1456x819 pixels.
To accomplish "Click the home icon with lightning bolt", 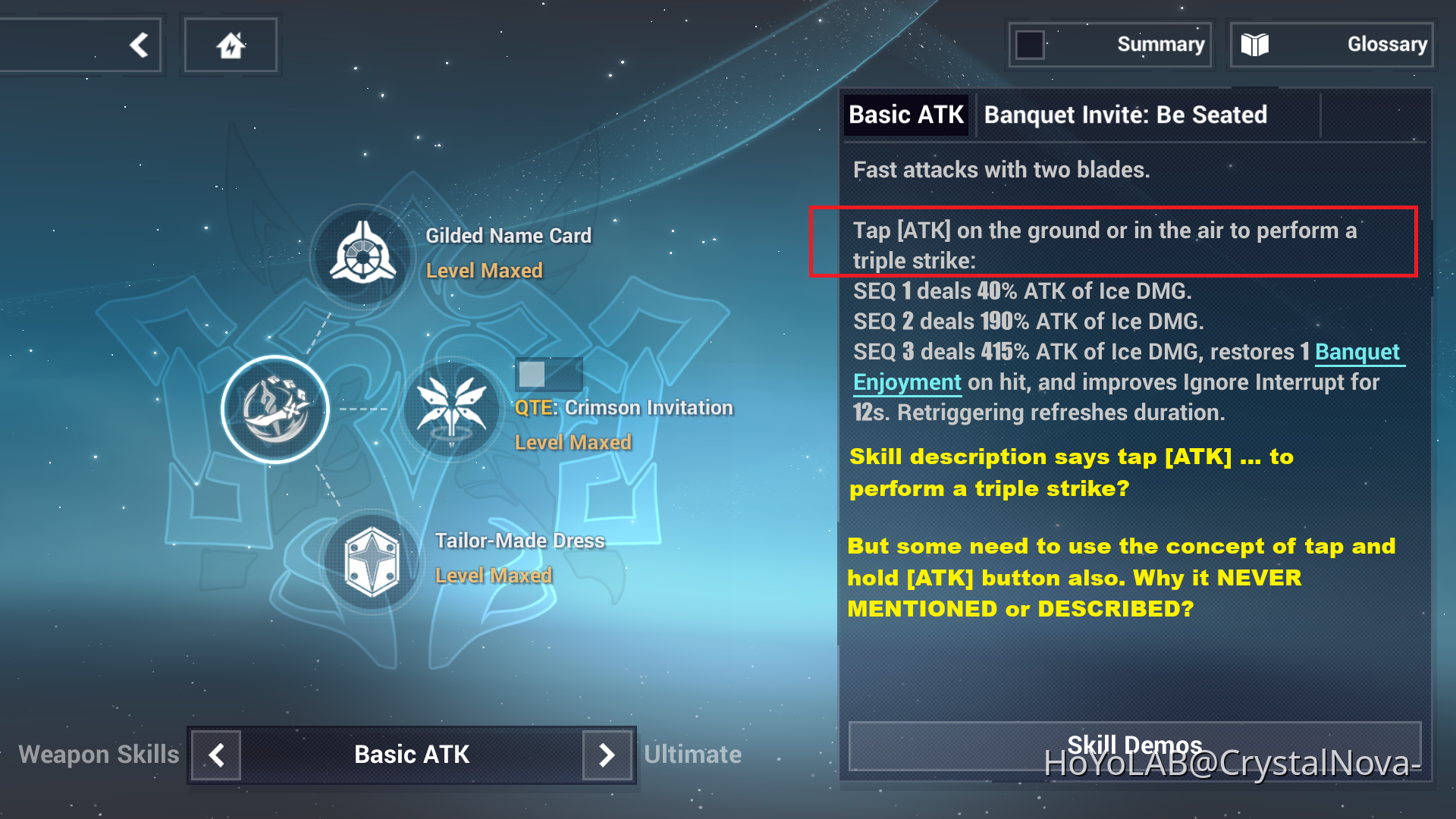I will [x=231, y=44].
